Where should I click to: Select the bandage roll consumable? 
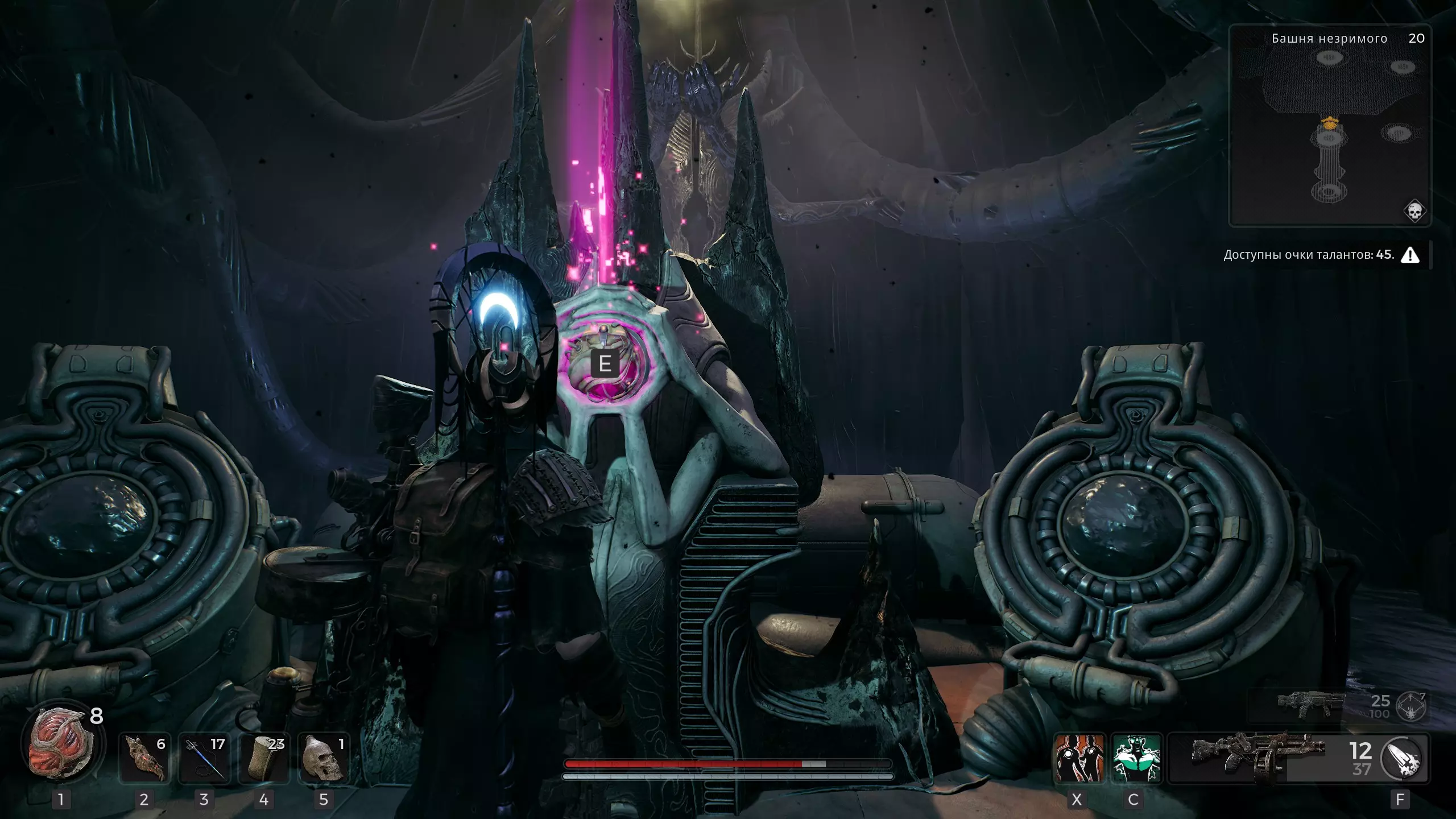click(264, 759)
